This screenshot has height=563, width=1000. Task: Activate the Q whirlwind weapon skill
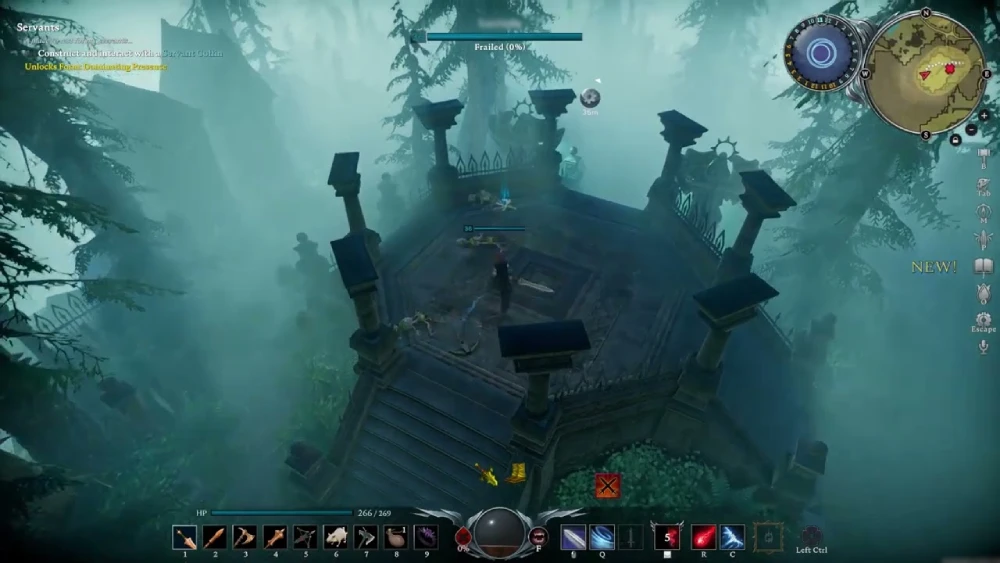(602, 538)
